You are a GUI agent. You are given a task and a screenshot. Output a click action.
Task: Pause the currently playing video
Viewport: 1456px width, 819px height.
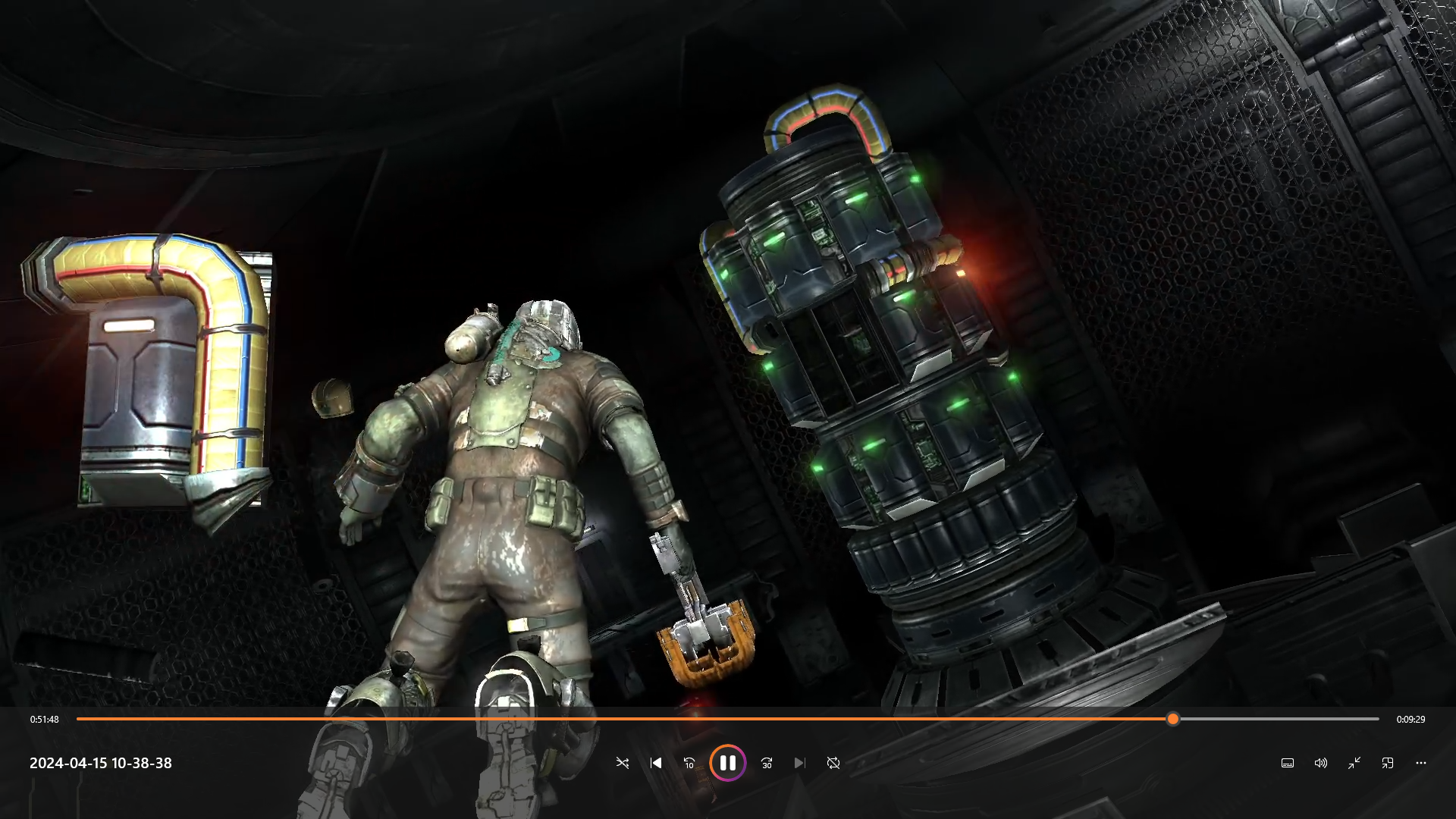click(x=729, y=763)
